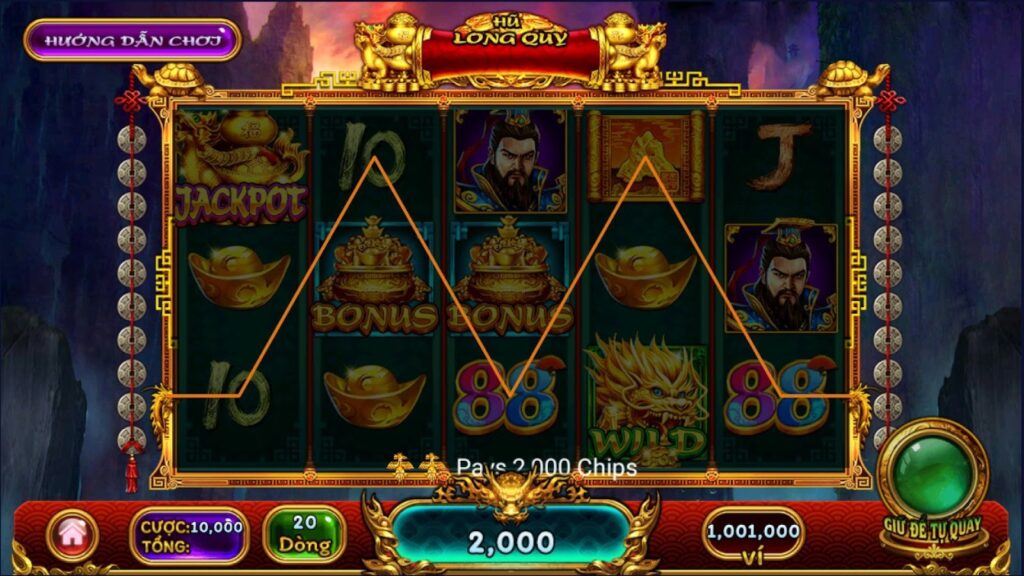This screenshot has height=576, width=1024.
Task: Change the total bet amount
Action: pos(190,536)
